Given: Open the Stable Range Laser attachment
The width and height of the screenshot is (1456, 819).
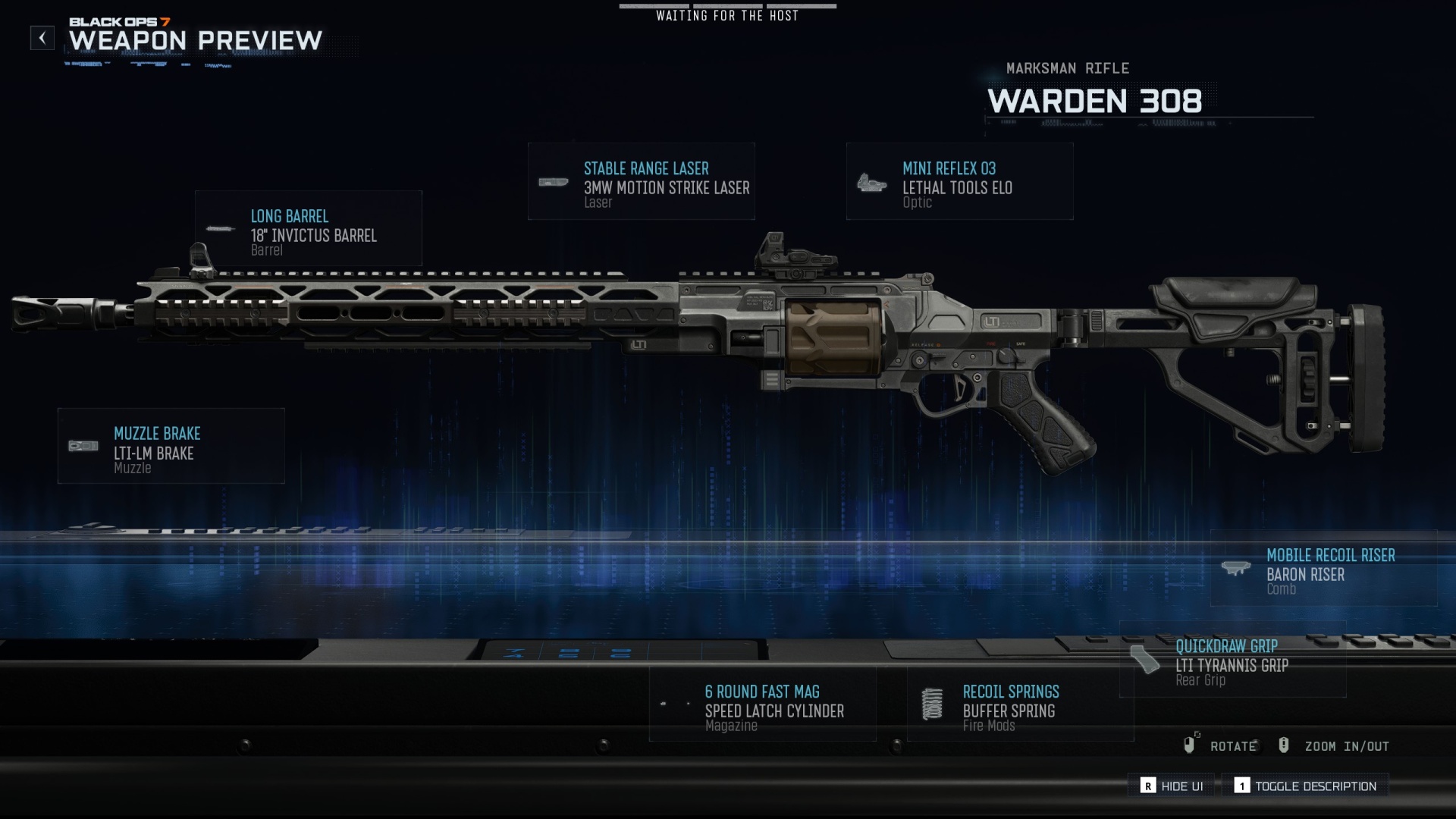Looking at the screenshot, I should (642, 182).
